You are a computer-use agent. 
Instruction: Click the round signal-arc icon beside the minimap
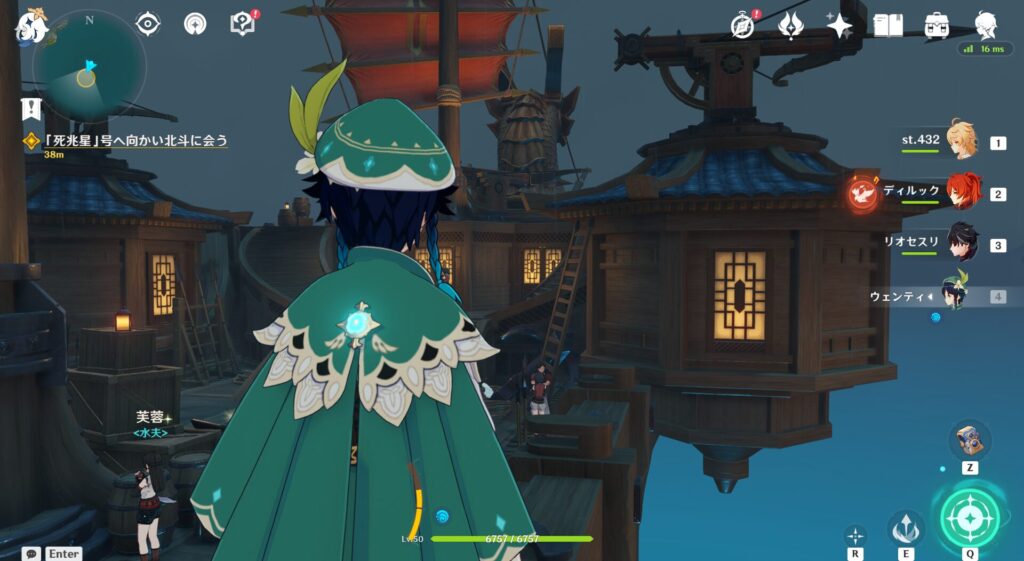195,23
